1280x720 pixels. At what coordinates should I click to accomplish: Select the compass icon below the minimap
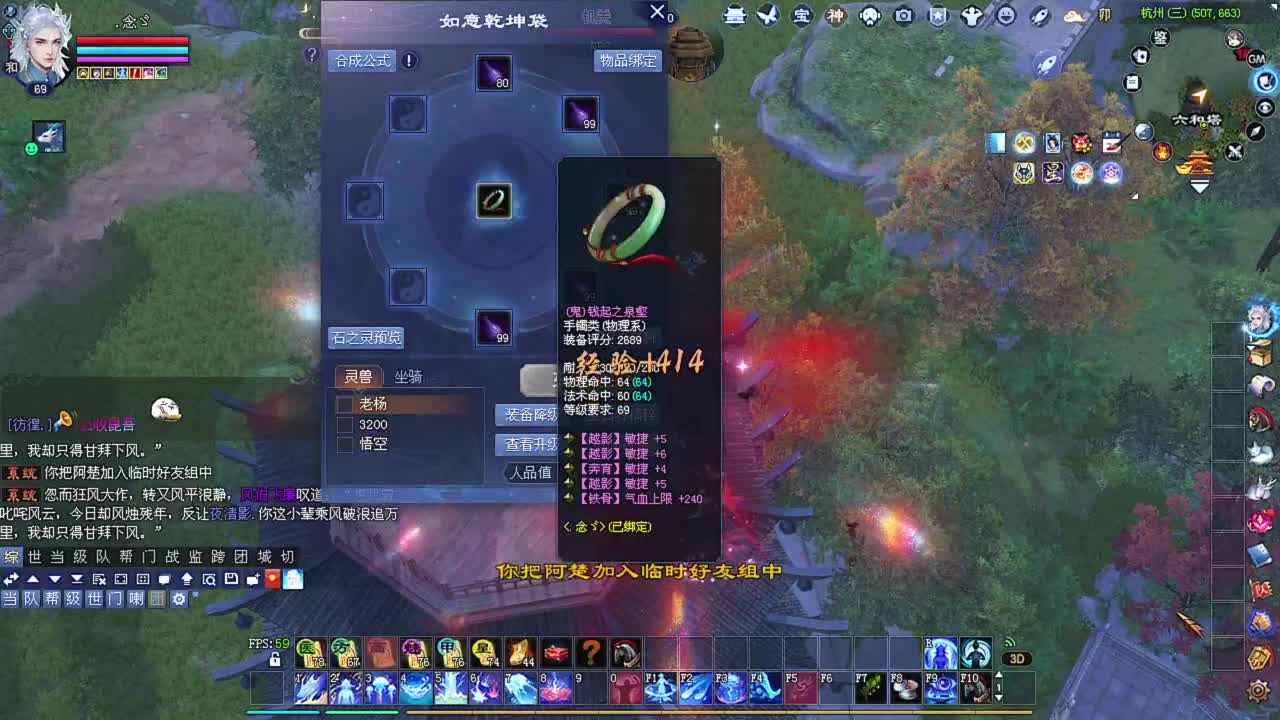click(1255, 132)
